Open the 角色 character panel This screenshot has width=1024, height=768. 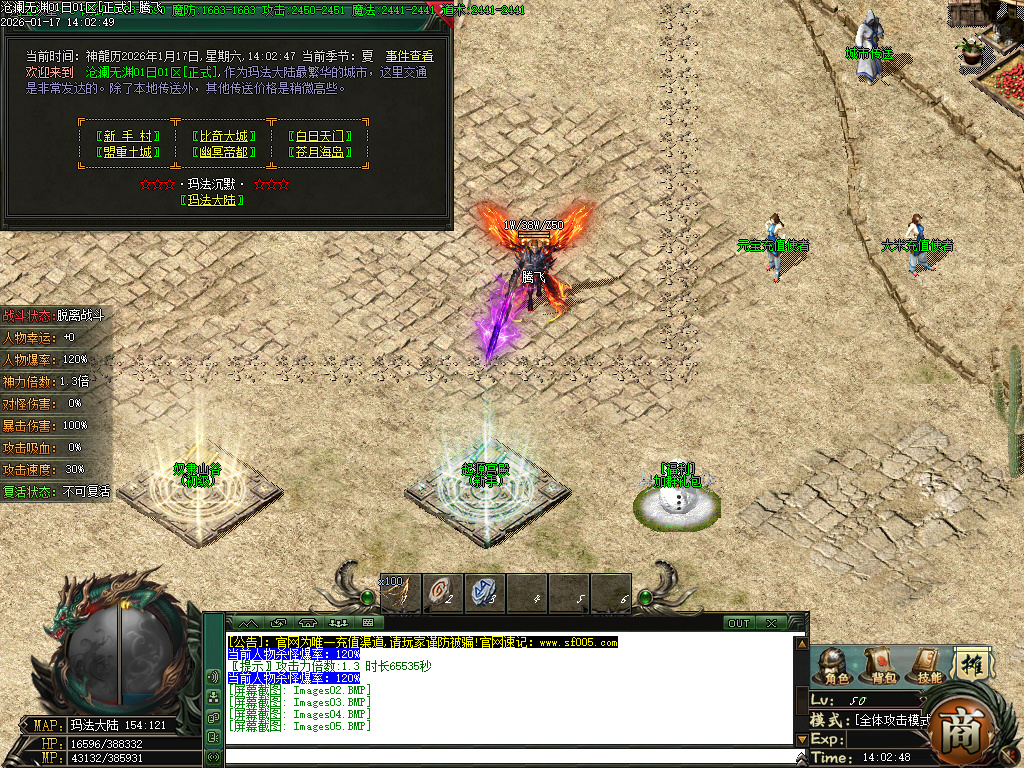pos(834,666)
